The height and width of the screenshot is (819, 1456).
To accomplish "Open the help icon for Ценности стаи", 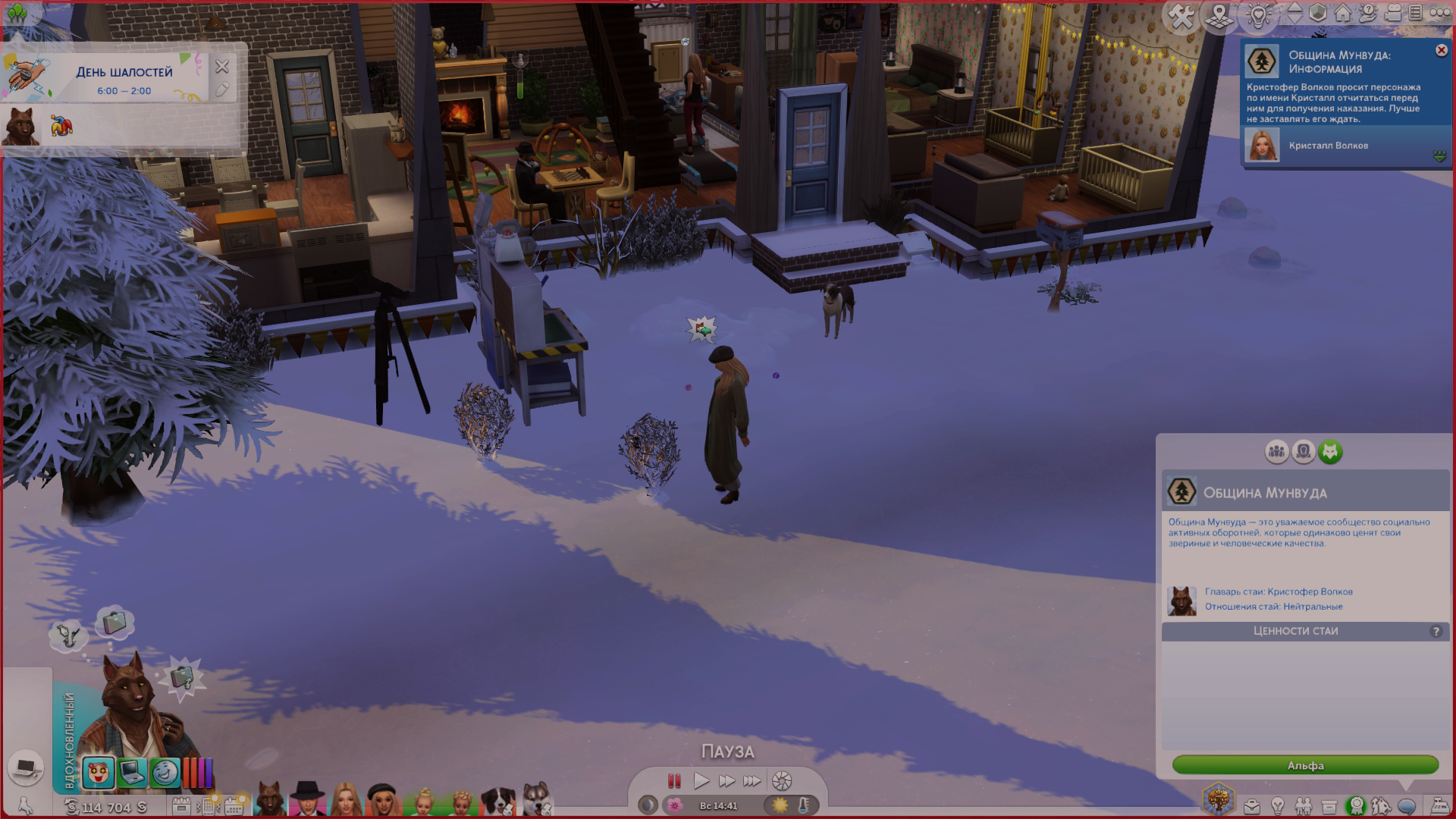I will tap(1436, 632).
